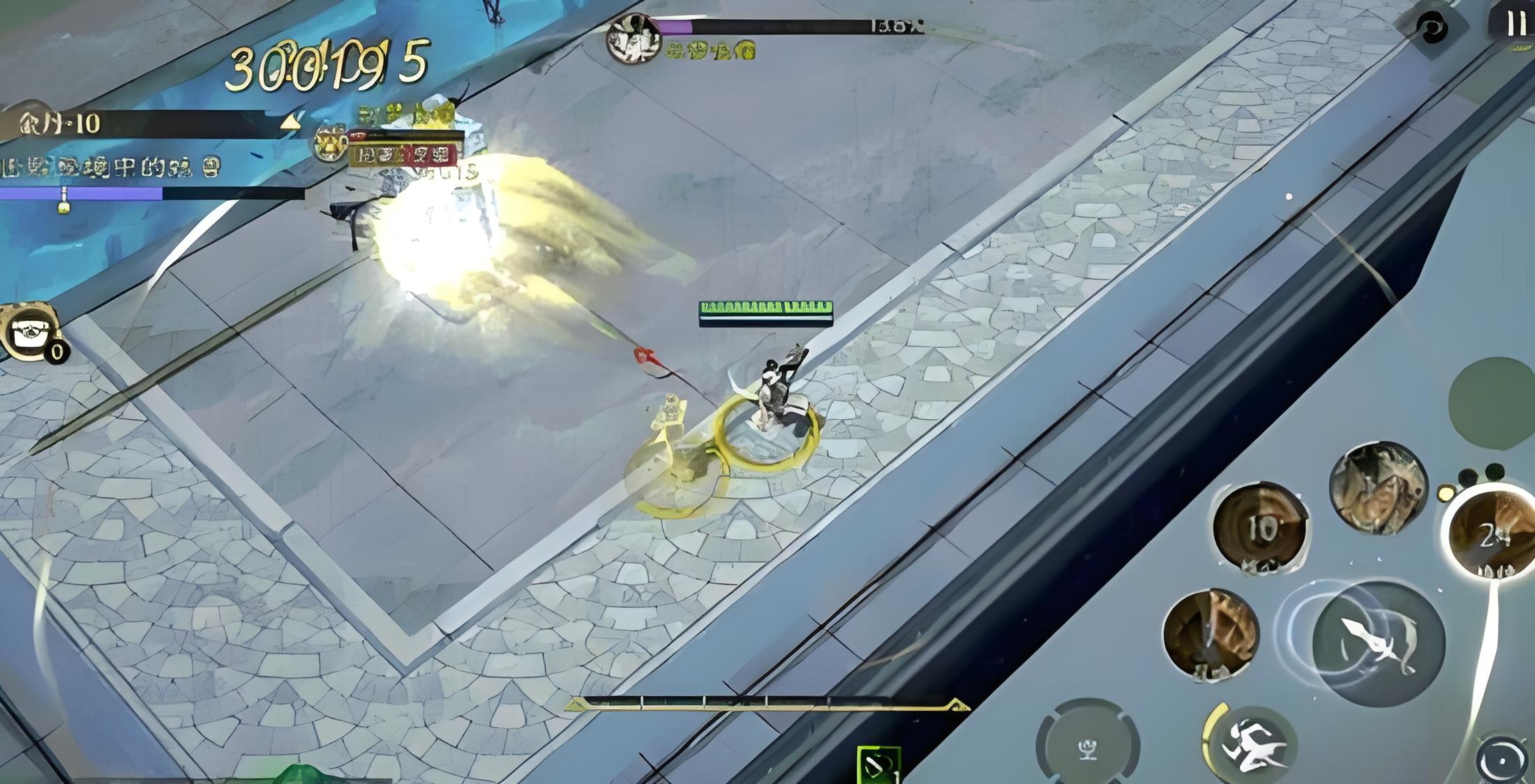Tap the black spiral icon near pause
This screenshot has height=784, width=1535.
pyautogui.click(x=1430, y=29)
